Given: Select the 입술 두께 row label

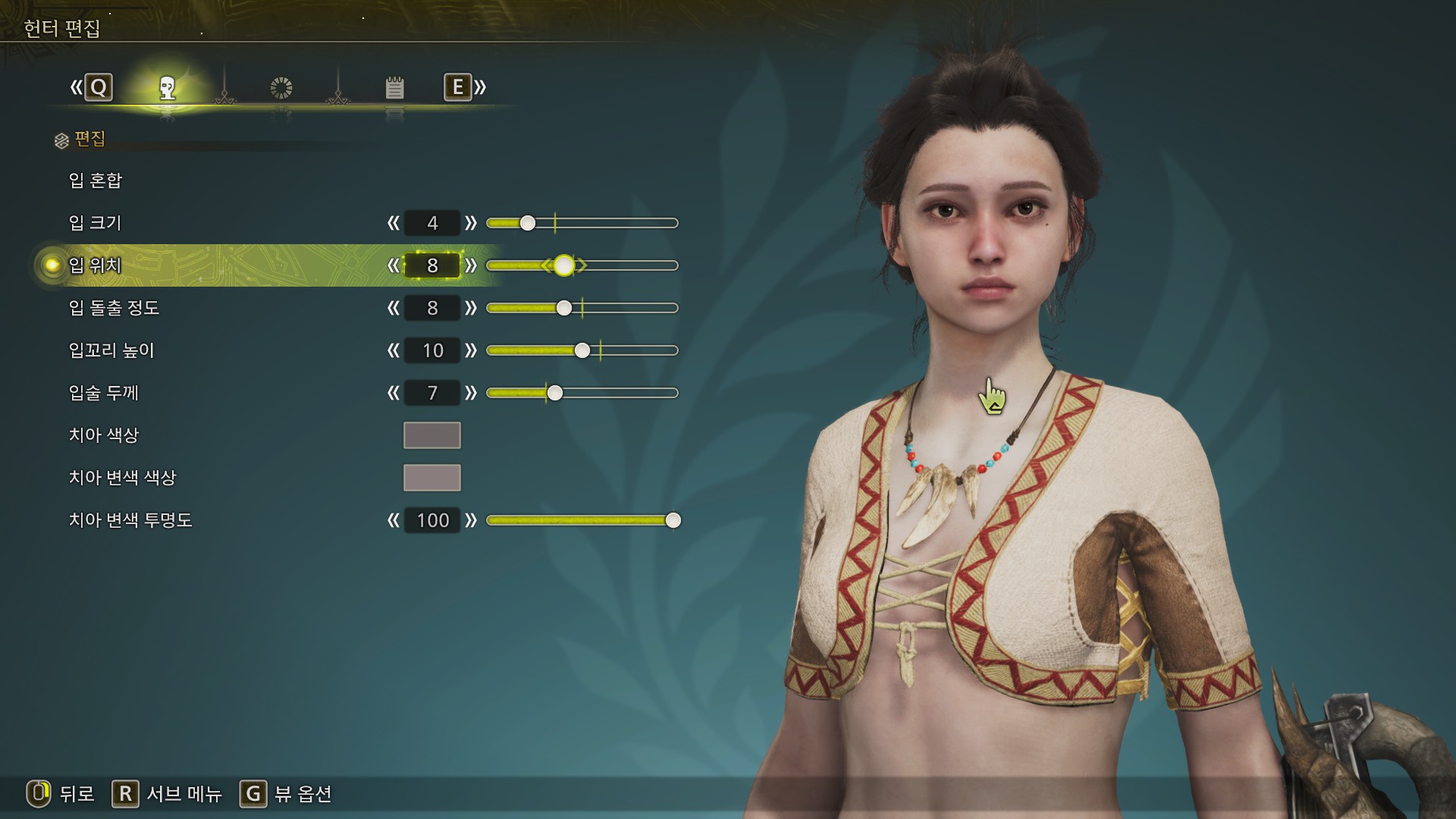Looking at the screenshot, I should [104, 393].
